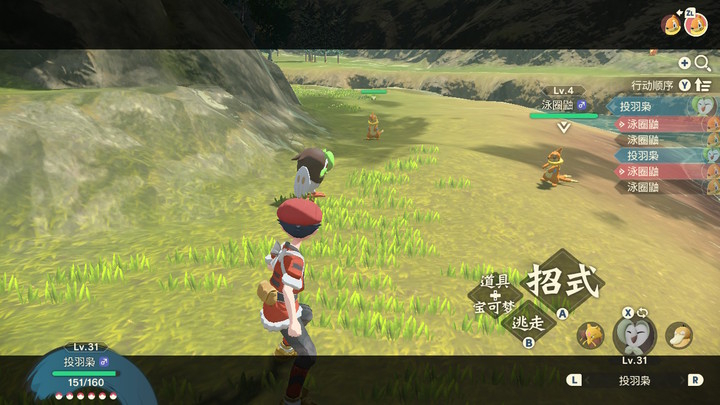Select the Abra icon in the party wheel
The image size is (720, 405).
[591, 334]
